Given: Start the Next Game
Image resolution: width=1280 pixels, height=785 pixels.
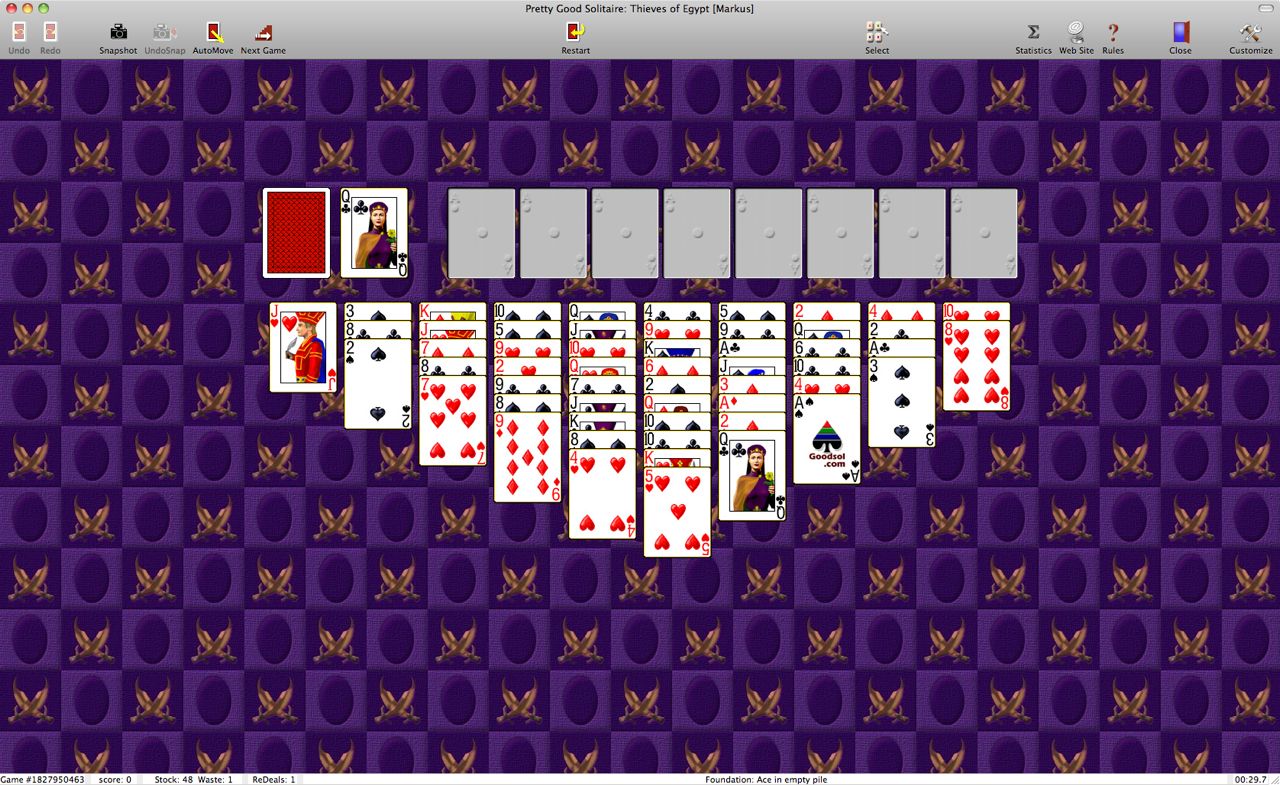Looking at the screenshot, I should (x=263, y=38).
